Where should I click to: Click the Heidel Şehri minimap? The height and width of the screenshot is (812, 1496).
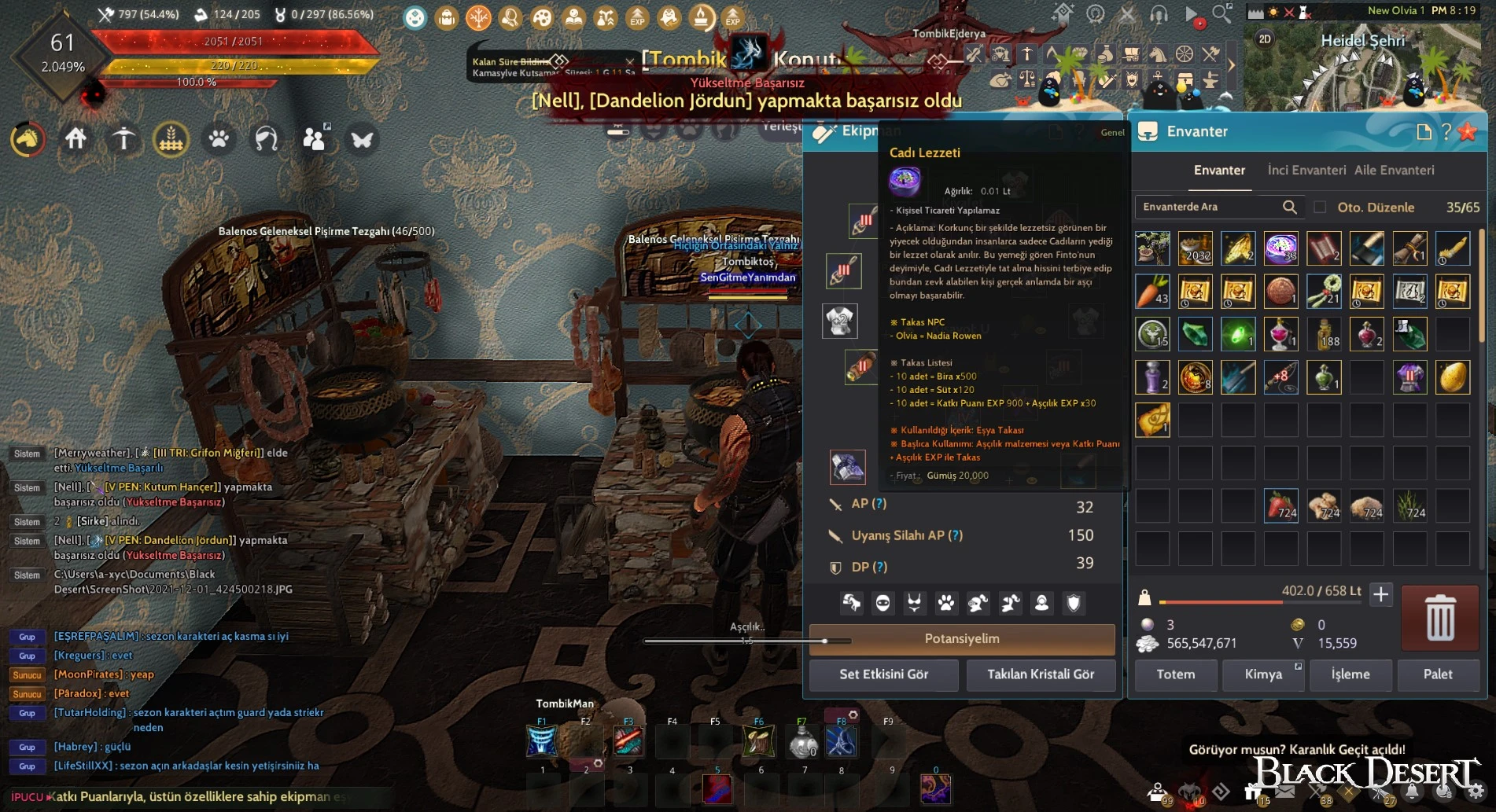point(1369,71)
